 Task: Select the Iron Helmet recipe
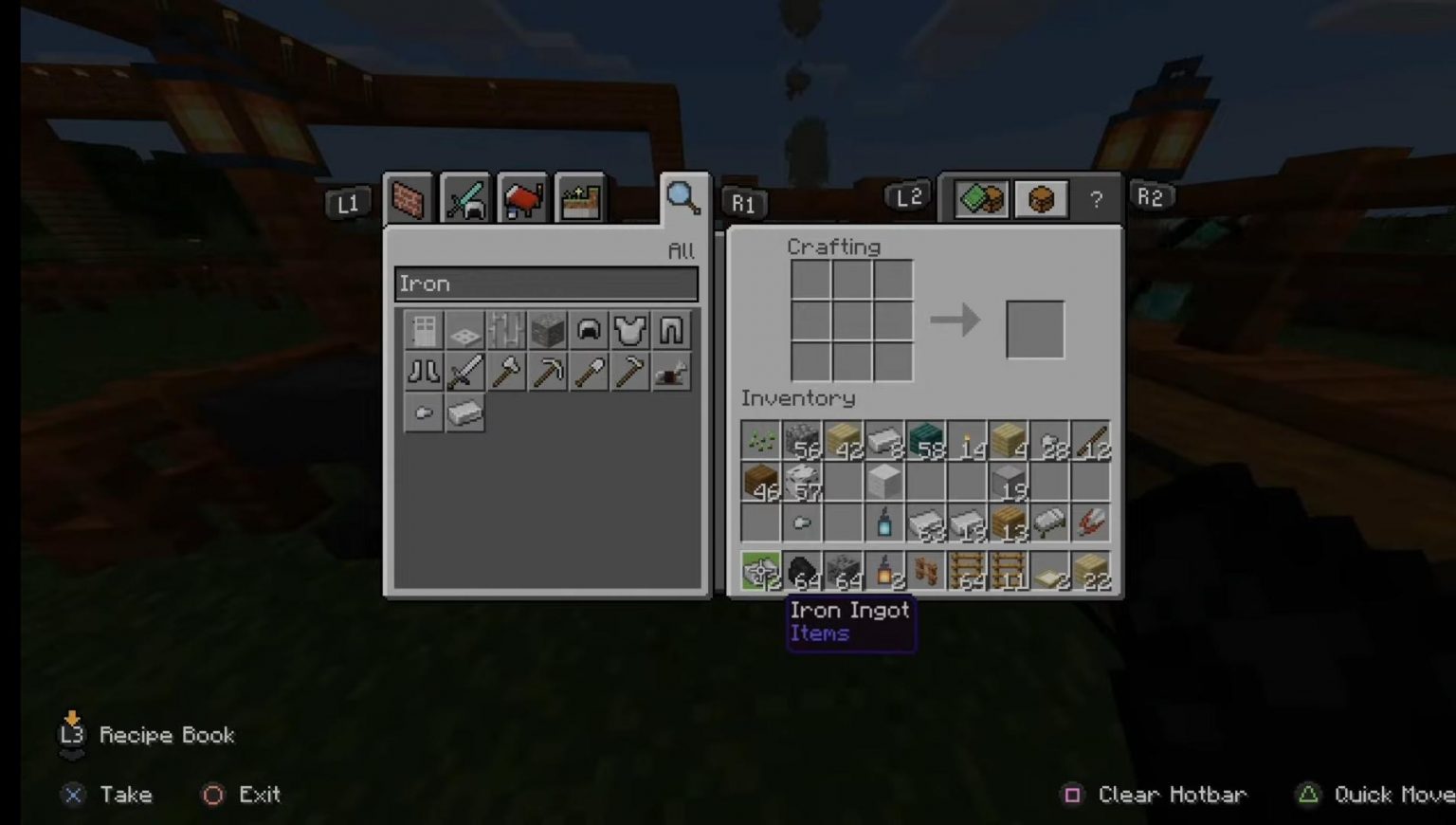click(590, 329)
